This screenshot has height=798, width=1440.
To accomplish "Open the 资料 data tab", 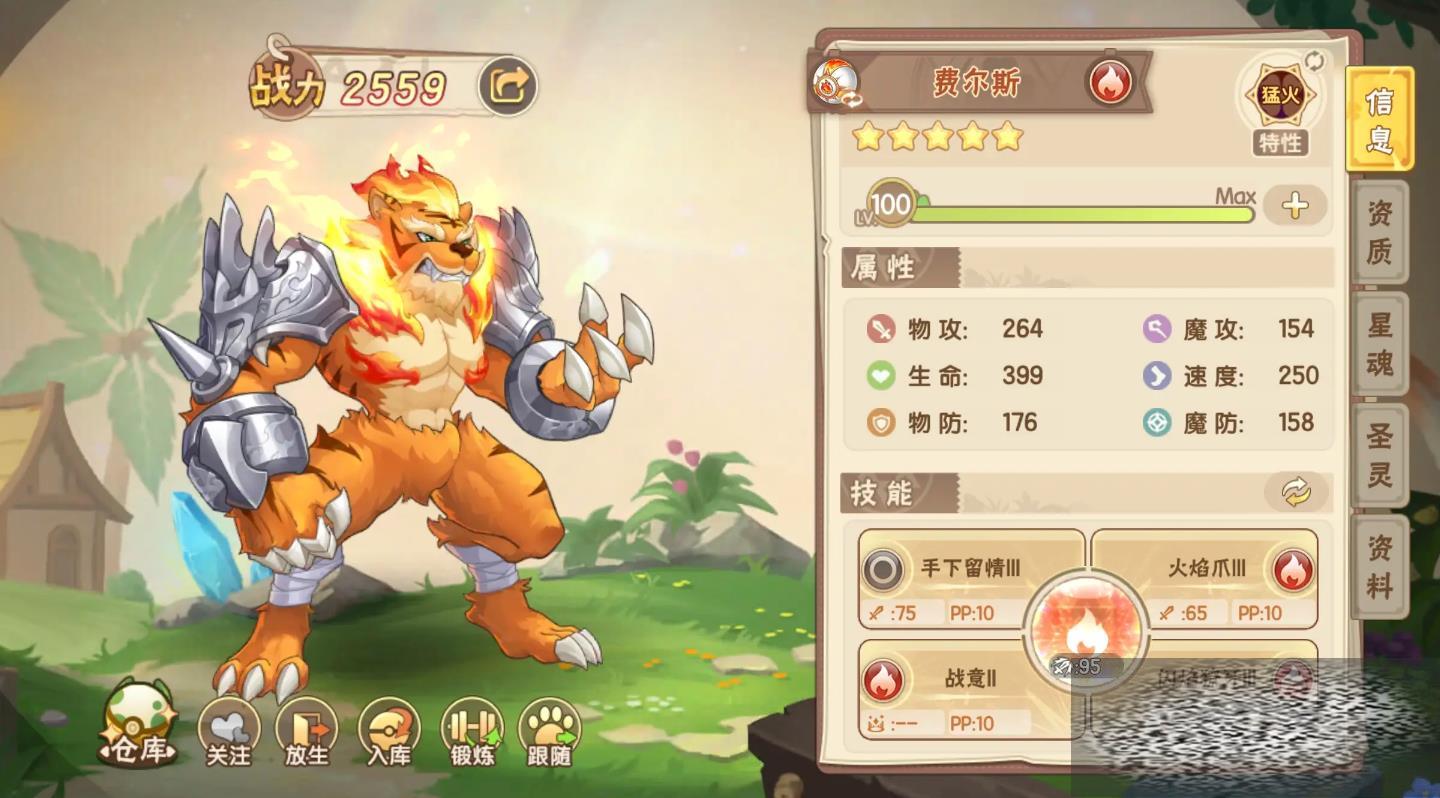I will pos(1380,566).
